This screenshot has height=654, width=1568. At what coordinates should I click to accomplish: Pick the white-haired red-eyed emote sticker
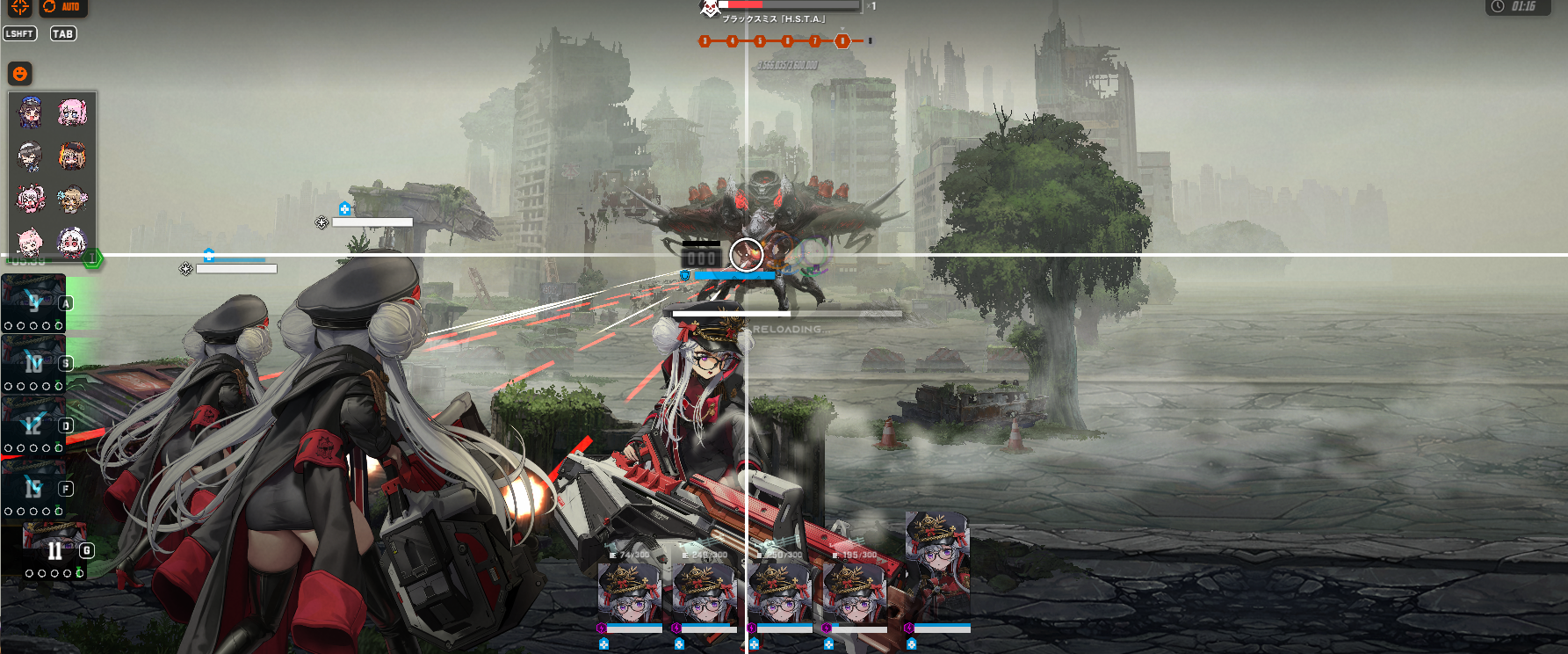[x=72, y=241]
